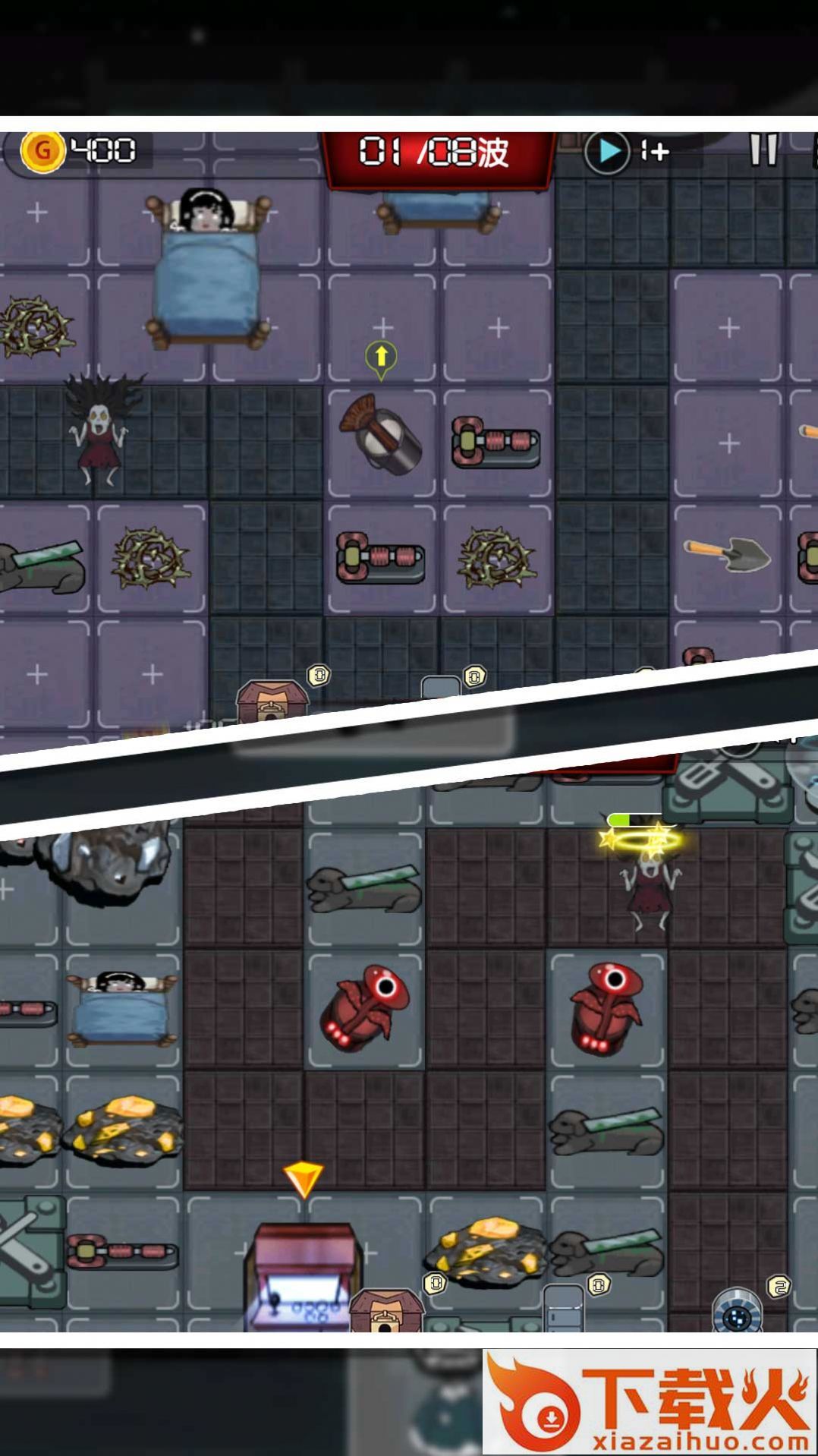Open the xiazaihuo.com watermark logo
818x1456 pixels.
click(650, 1401)
